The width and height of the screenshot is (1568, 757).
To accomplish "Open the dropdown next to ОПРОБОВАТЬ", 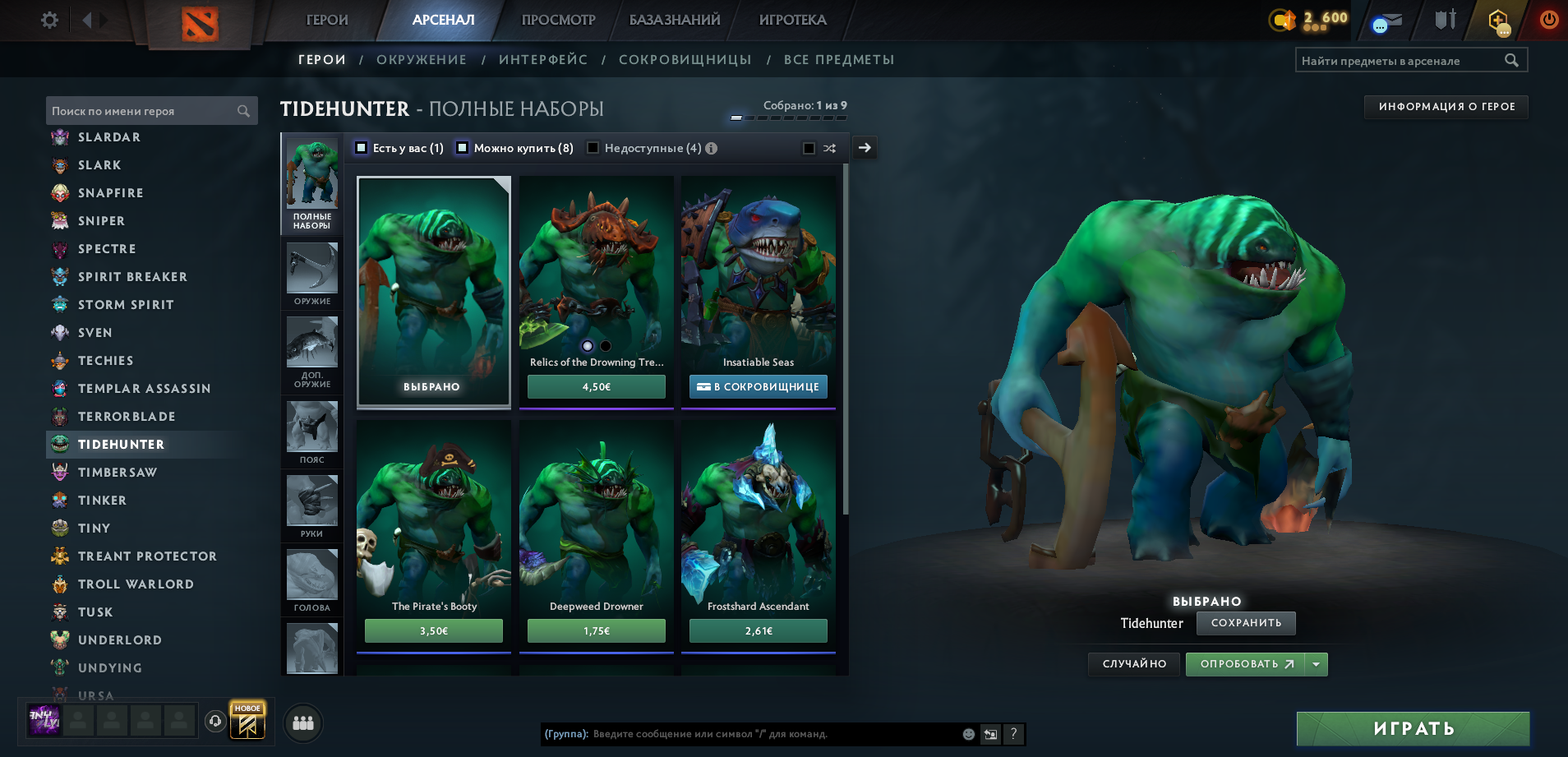I will point(1316,664).
